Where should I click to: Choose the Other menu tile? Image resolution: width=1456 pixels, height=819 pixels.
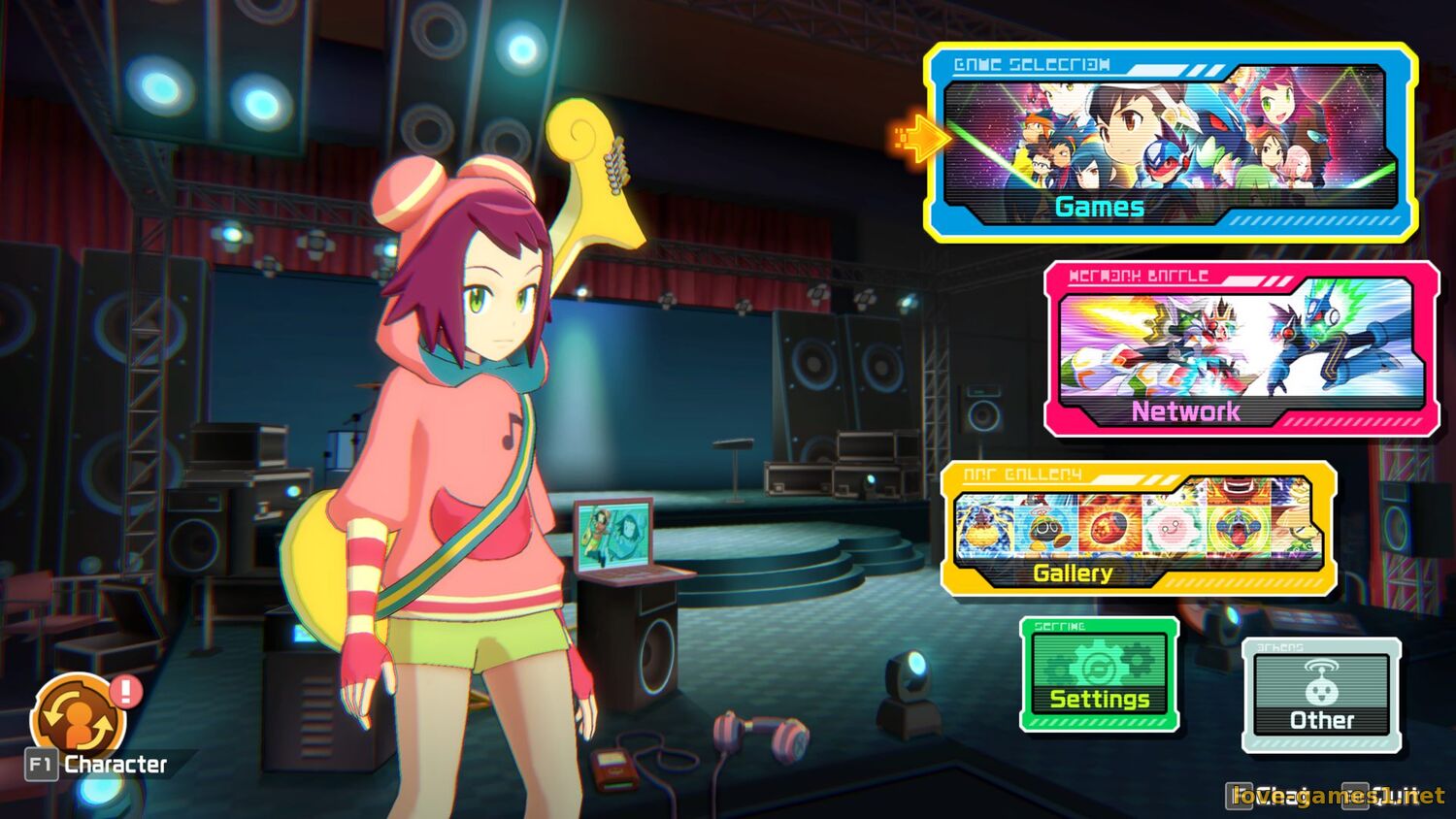pos(1321,695)
